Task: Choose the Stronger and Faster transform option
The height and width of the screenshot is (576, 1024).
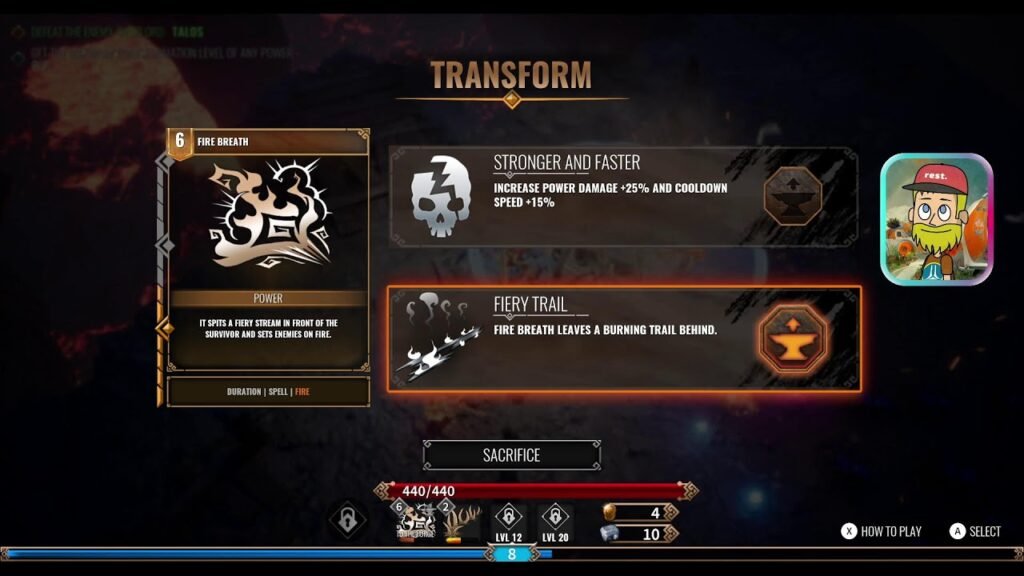Action: (600, 197)
